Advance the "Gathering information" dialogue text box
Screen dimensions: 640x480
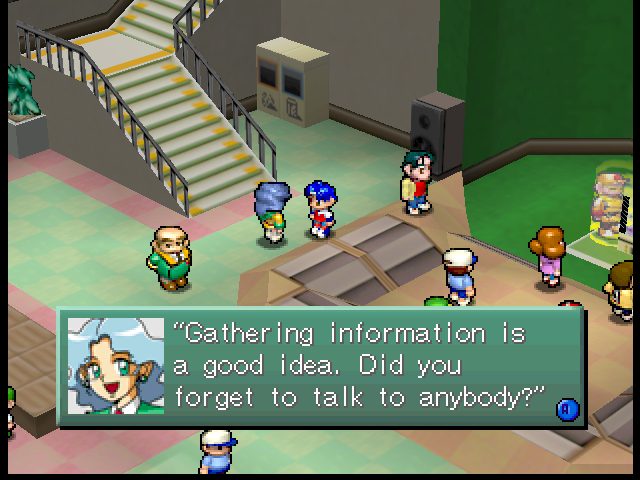tap(567, 407)
